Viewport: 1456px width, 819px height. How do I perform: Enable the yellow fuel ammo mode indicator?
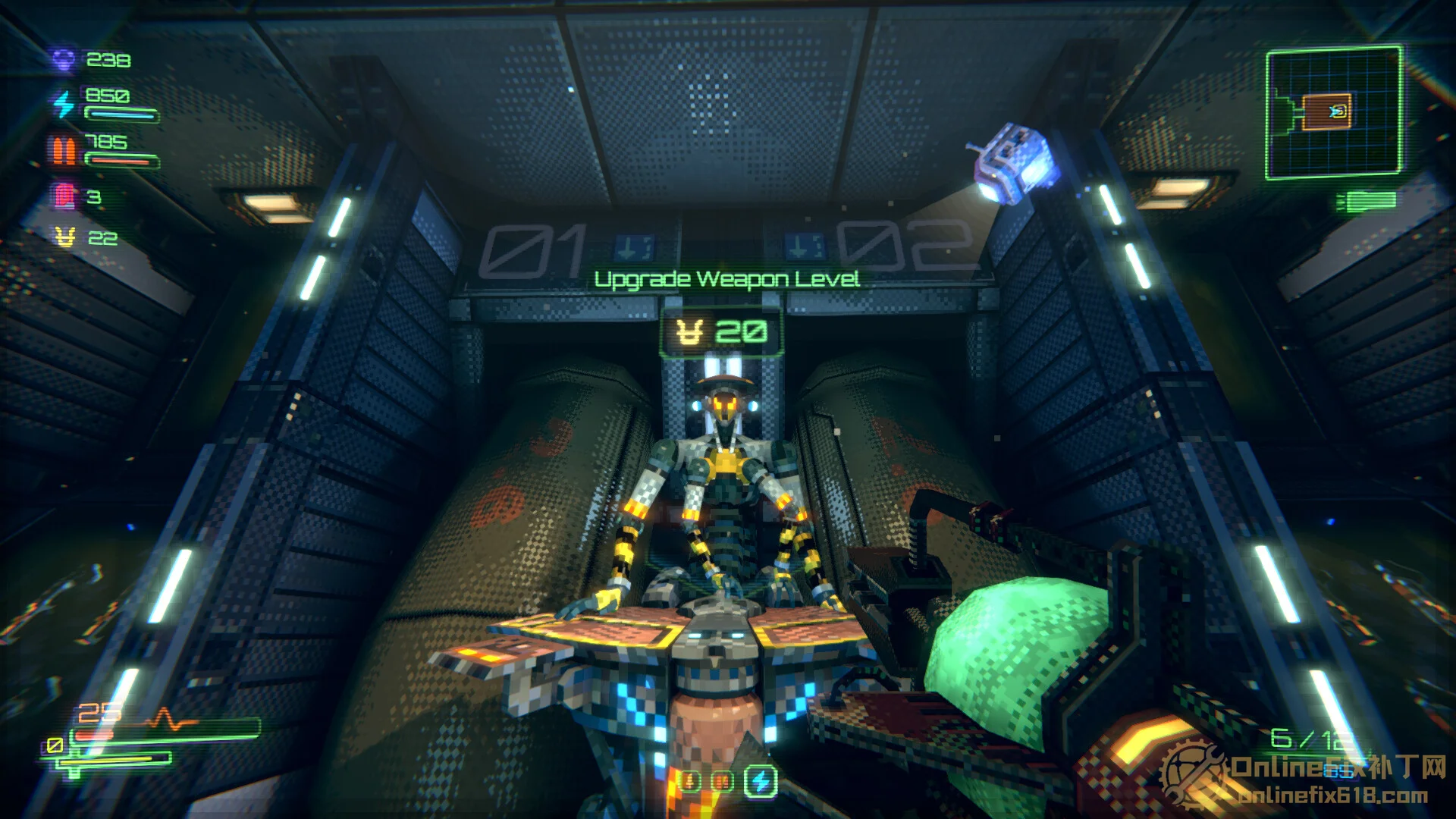tap(691, 781)
